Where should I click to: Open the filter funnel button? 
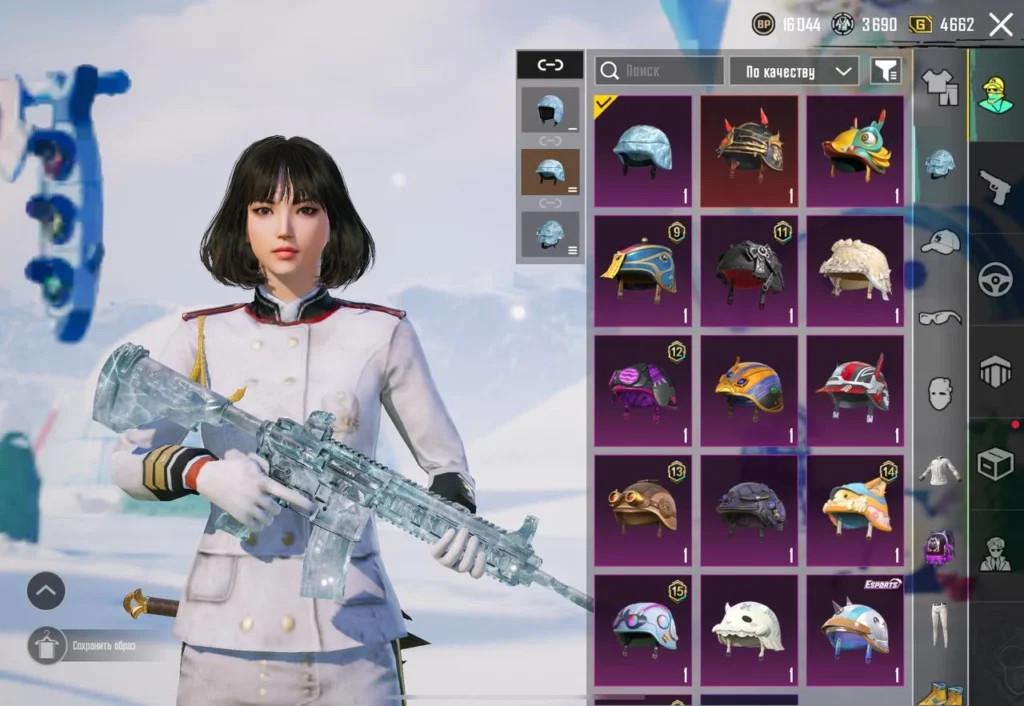point(885,70)
